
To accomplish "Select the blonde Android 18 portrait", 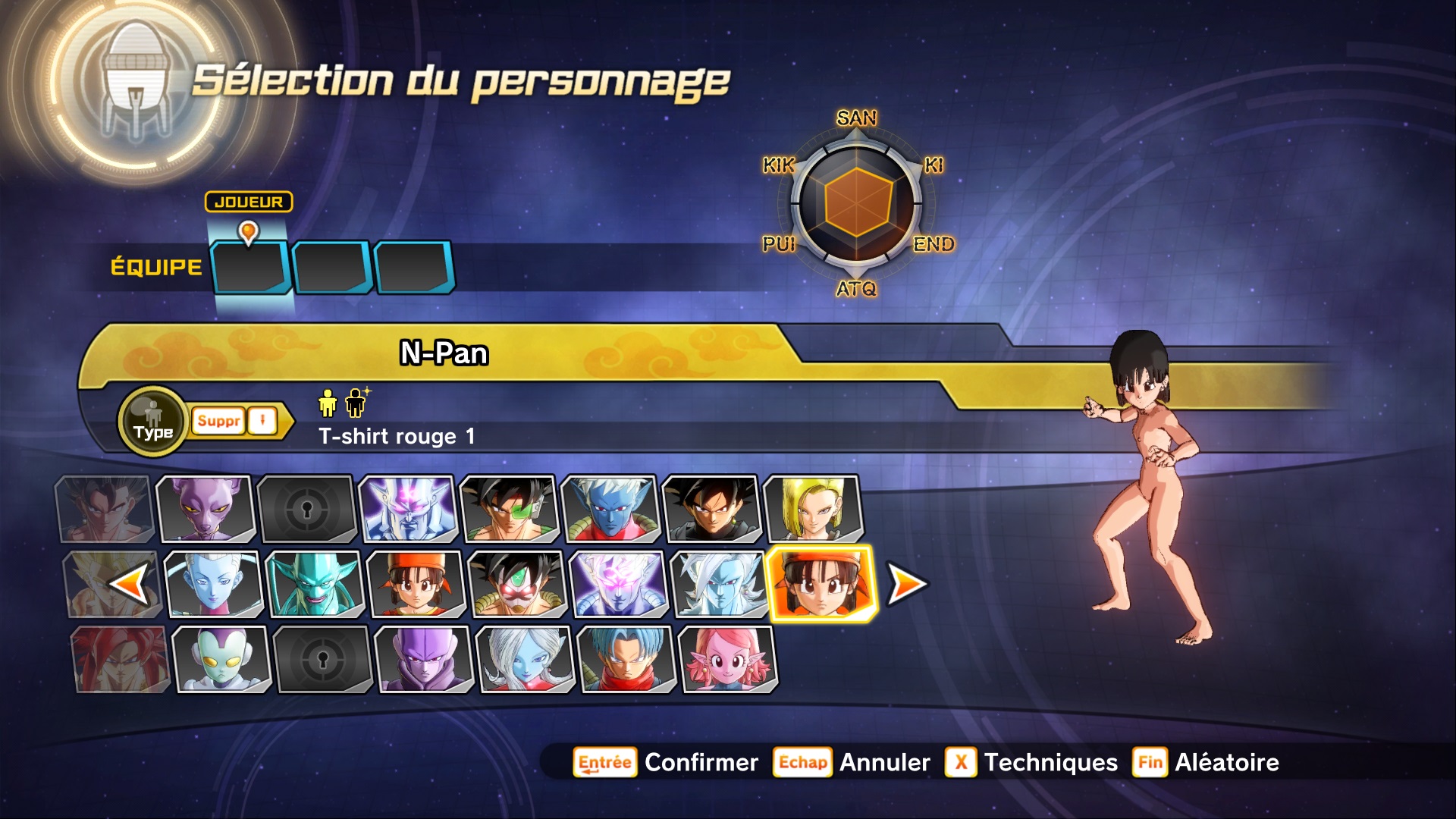I will point(813,508).
